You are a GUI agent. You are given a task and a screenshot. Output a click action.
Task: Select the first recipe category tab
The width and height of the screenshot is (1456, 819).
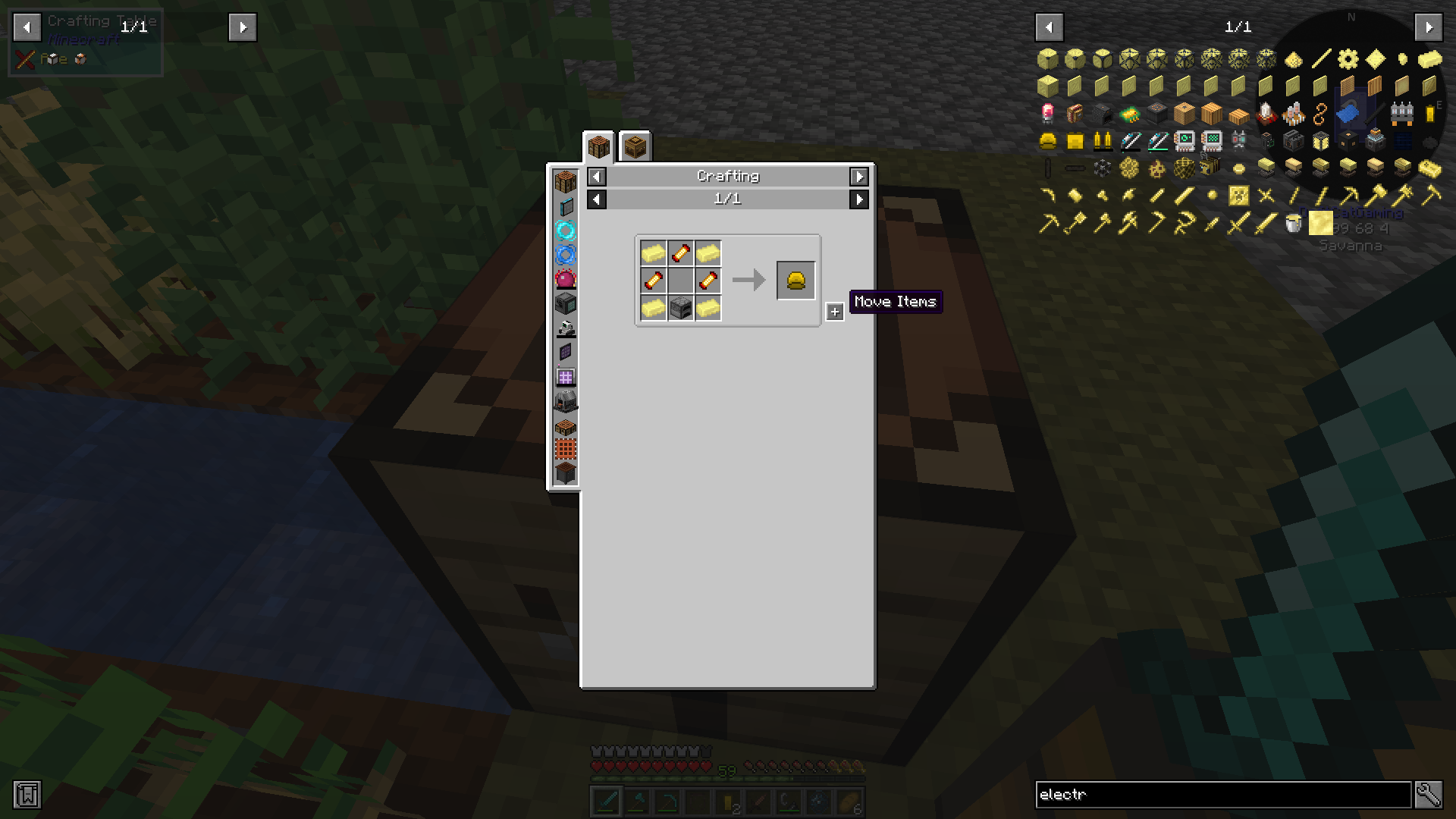(x=598, y=146)
